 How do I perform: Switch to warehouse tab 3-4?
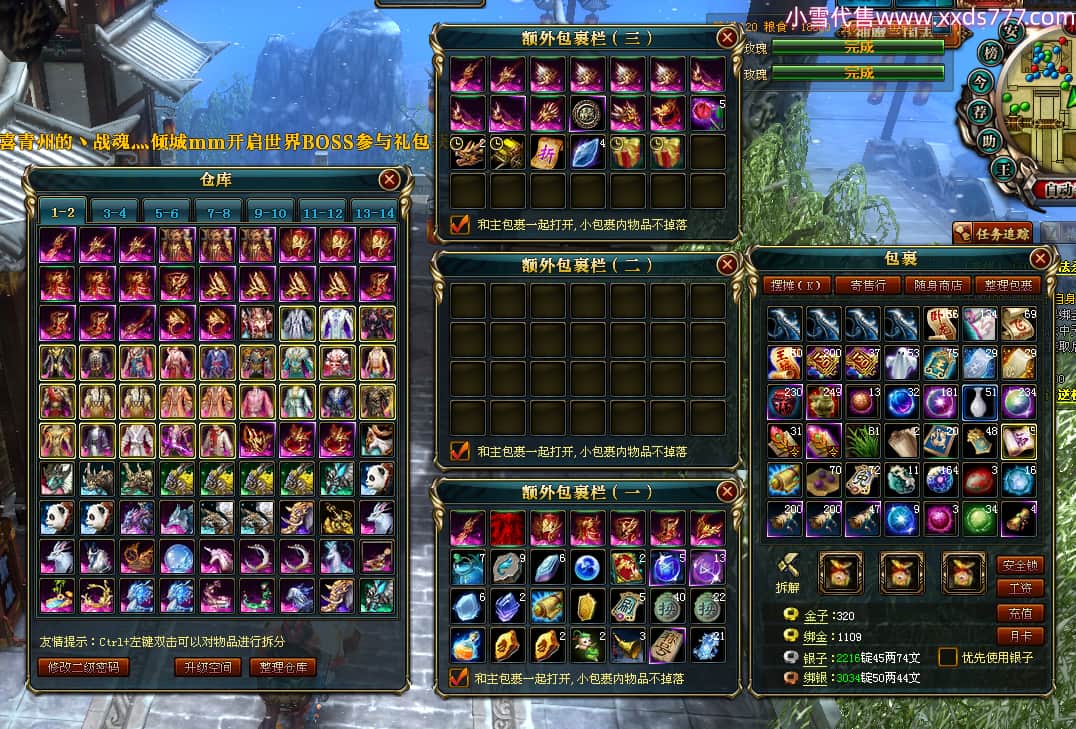tap(115, 212)
